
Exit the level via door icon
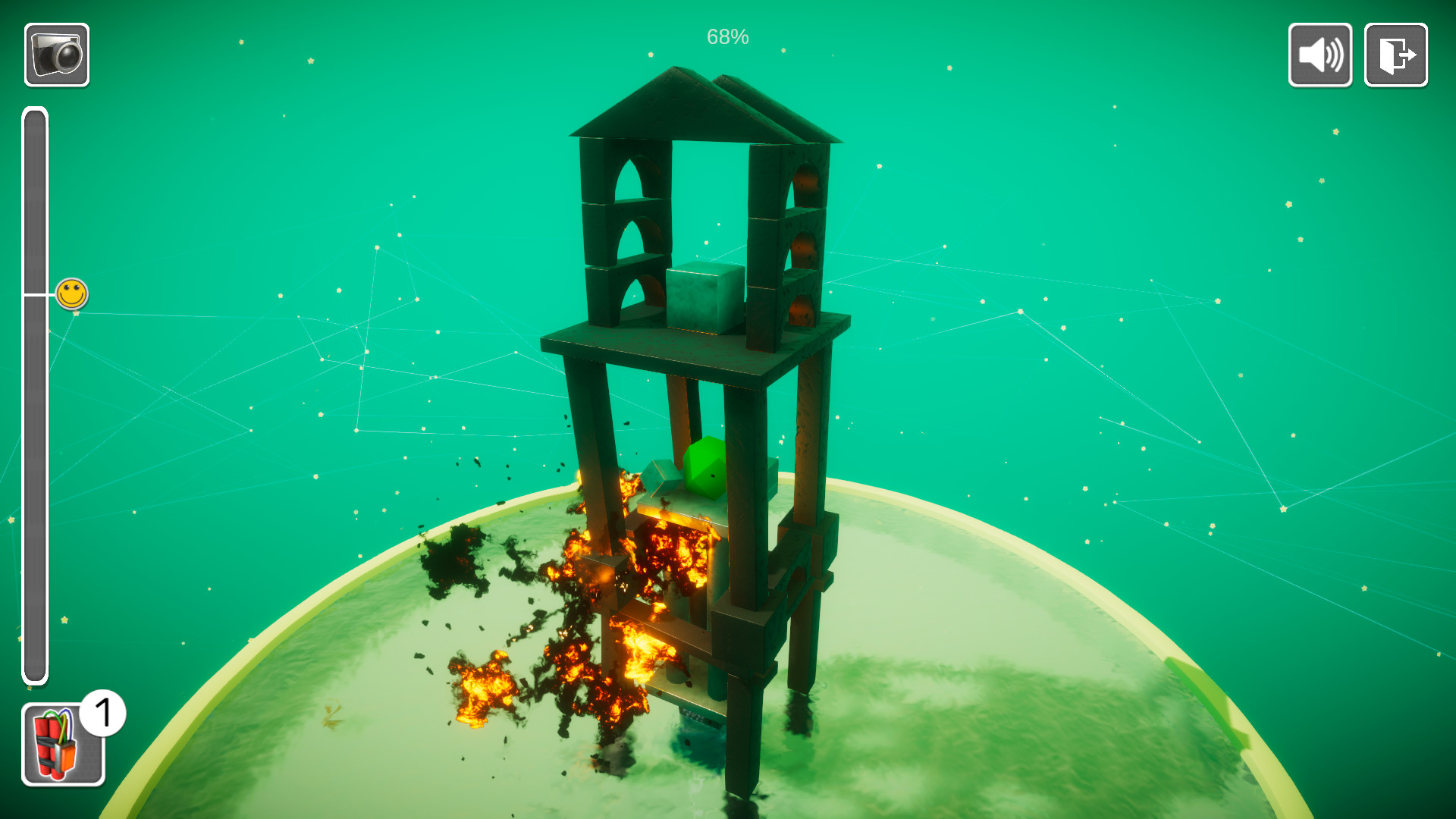[x=1395, y=55]
